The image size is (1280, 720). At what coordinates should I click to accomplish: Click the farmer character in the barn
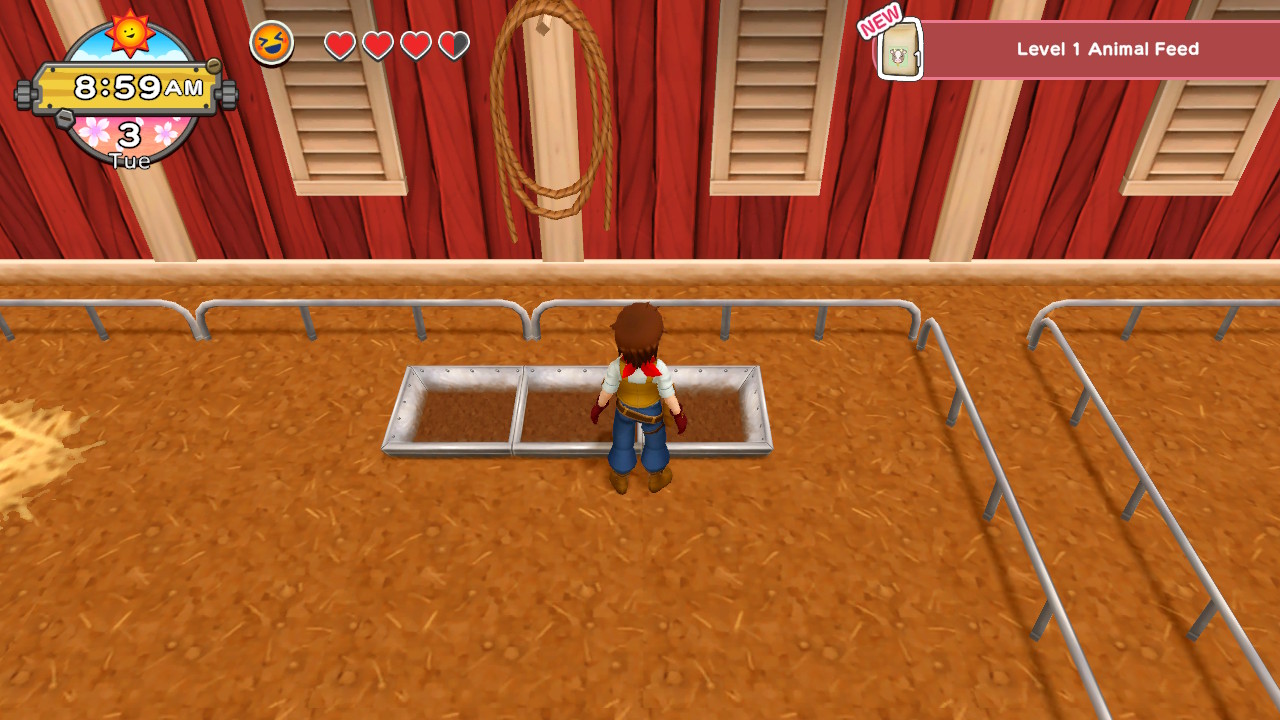pyautogui.click(x=638, y=400)
